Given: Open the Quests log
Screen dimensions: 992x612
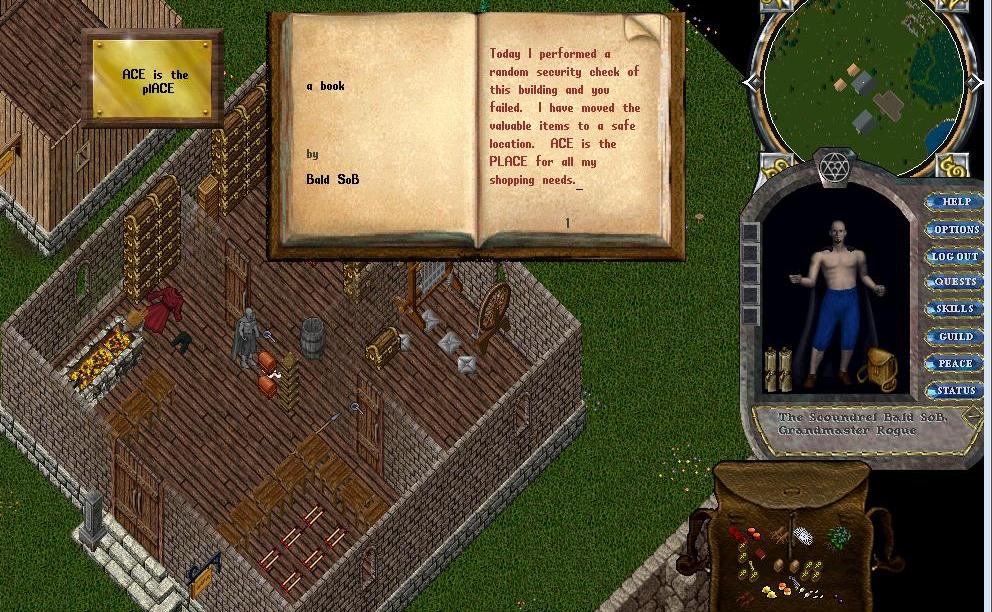Looking at the screenshot, I should tap(955, 283).
